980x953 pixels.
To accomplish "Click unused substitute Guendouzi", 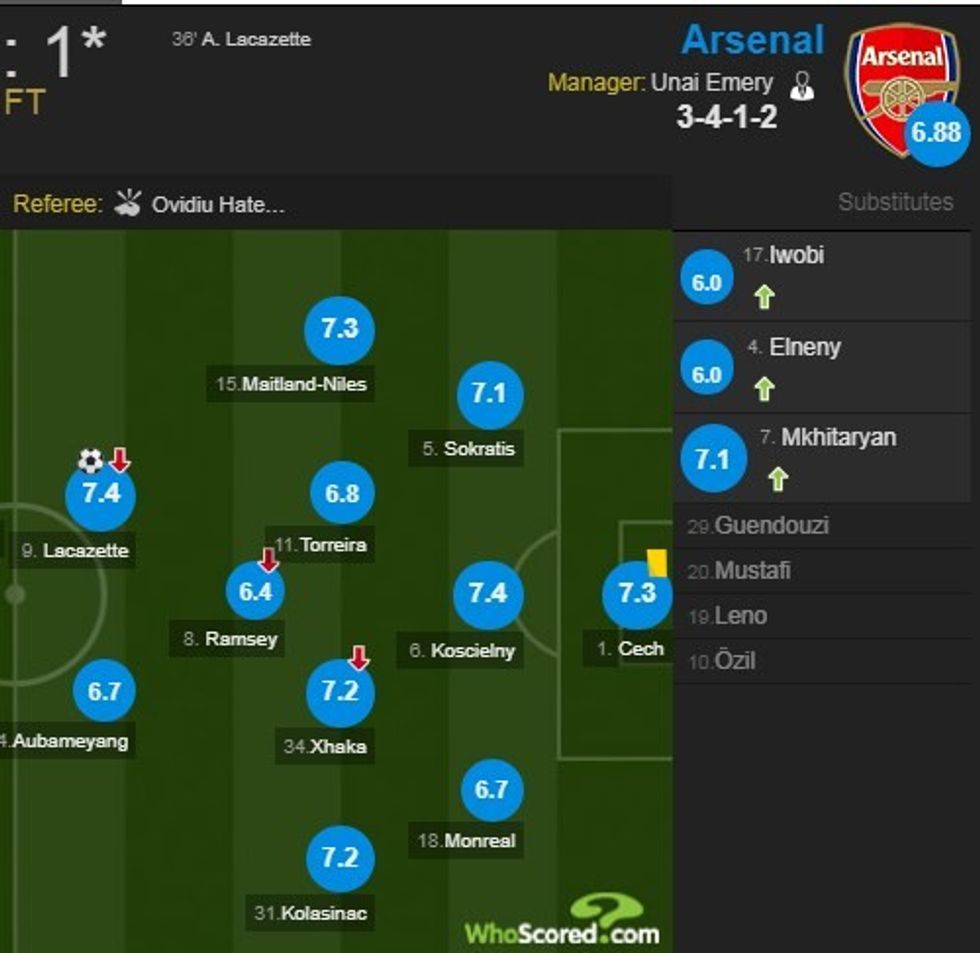I will point(771,526).
